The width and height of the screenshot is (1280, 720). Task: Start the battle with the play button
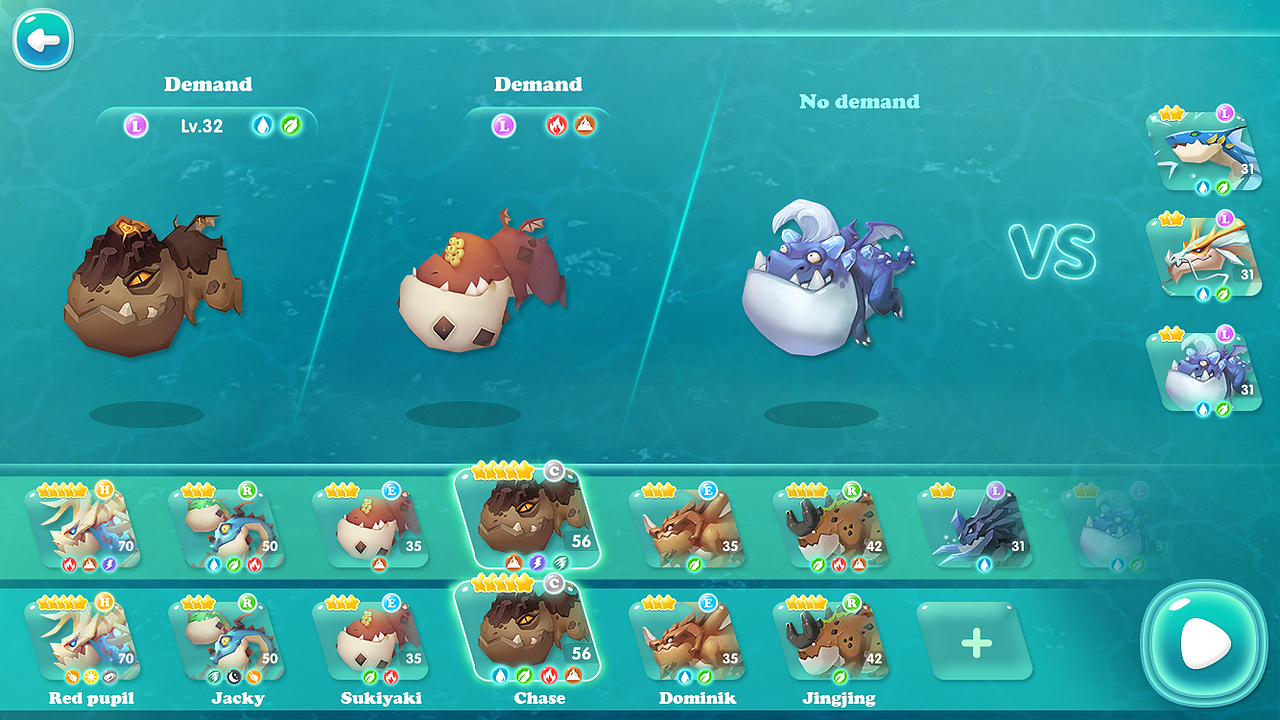[1204, 643]
